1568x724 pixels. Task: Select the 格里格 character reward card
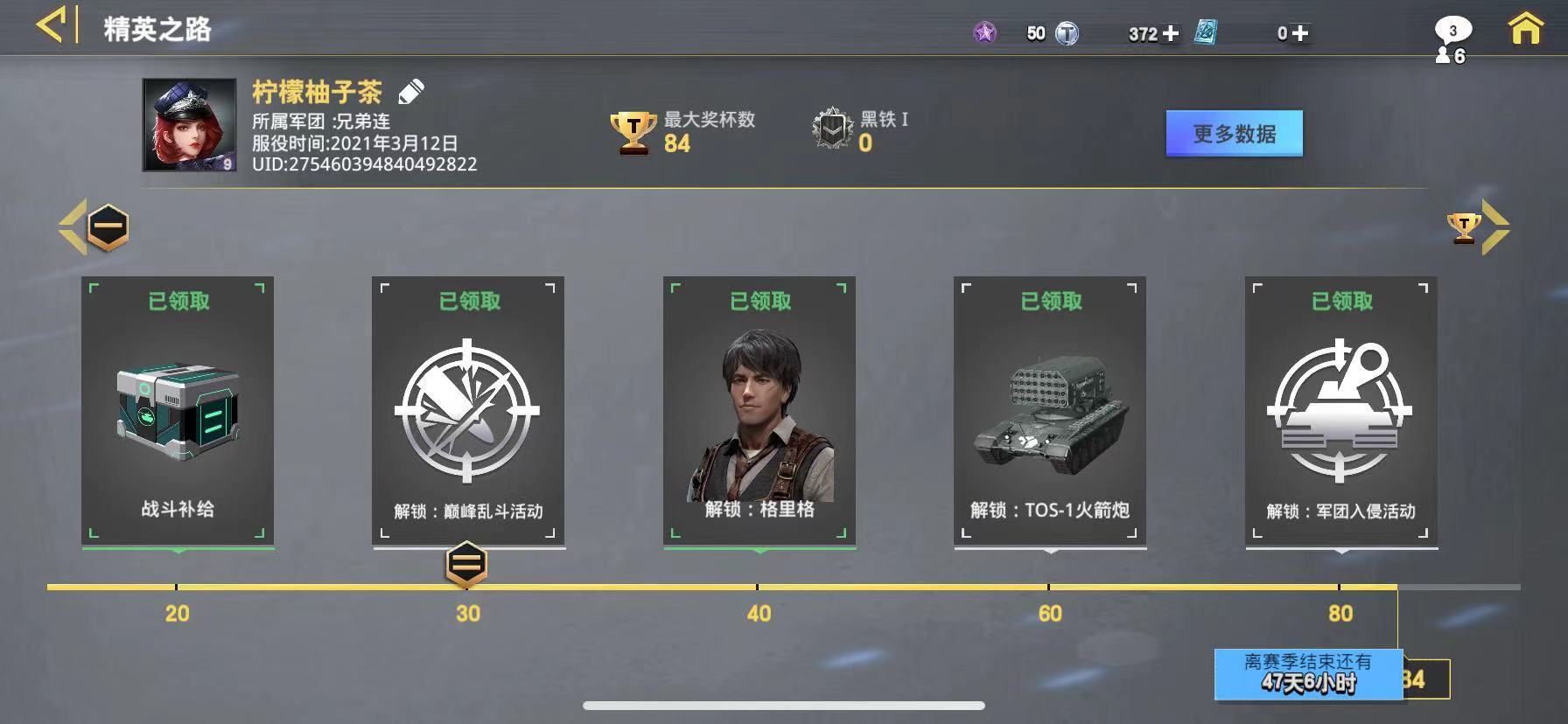pyautogui.click(x=759, y=411)
